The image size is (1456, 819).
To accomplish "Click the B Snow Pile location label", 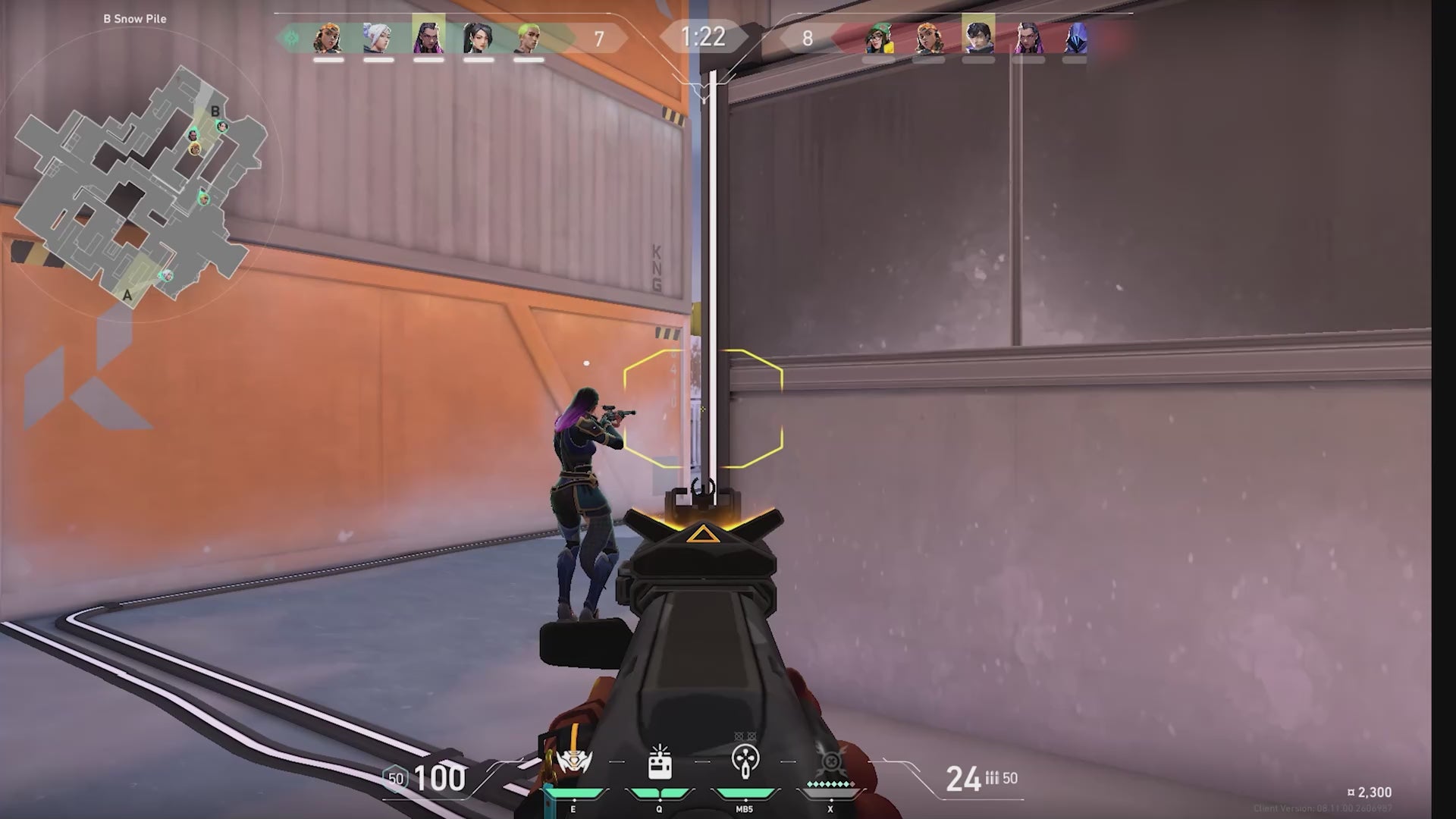I will [133, 19].
